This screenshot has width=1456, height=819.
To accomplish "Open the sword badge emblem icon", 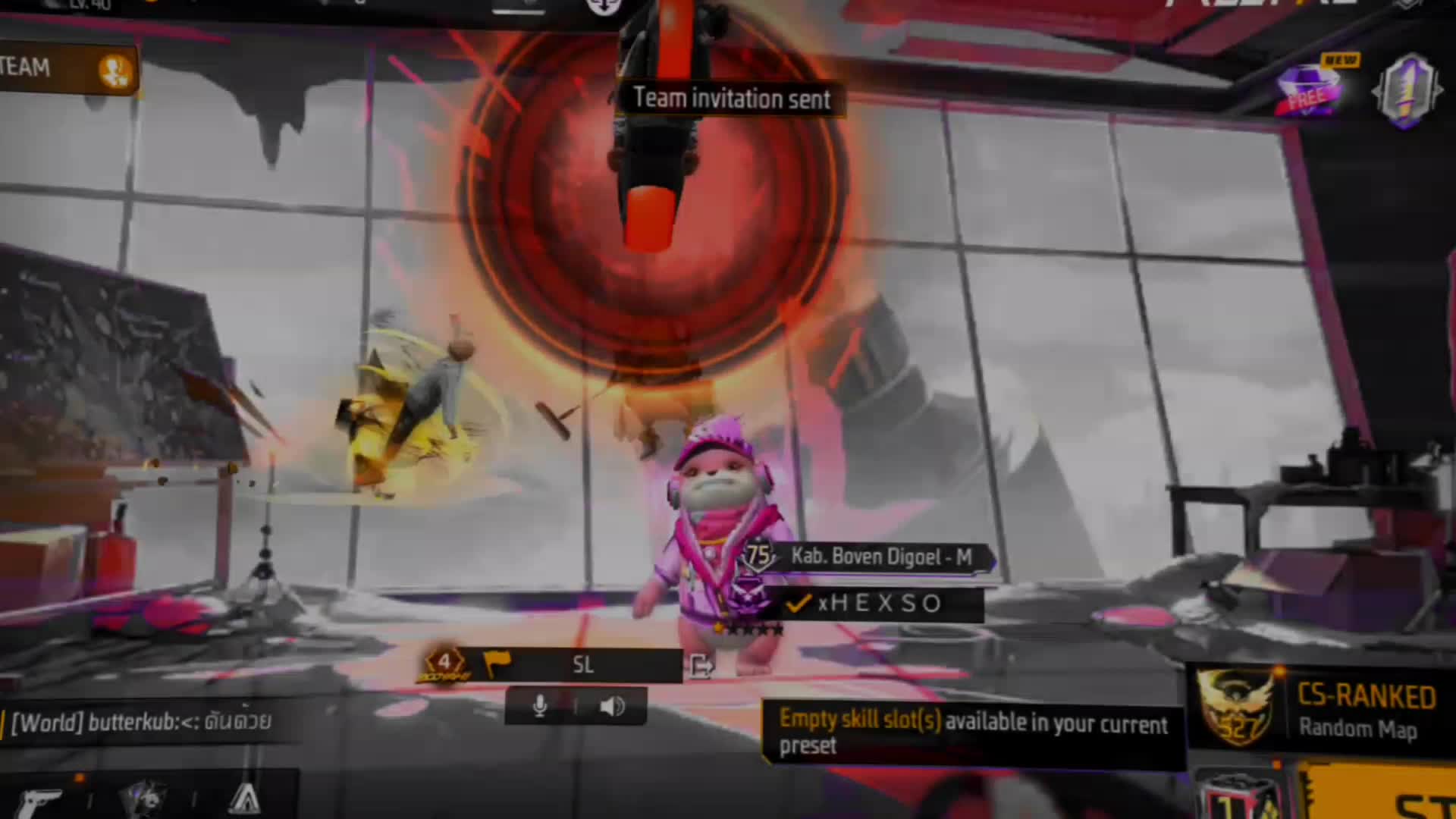I will [x=1407, y=91].
